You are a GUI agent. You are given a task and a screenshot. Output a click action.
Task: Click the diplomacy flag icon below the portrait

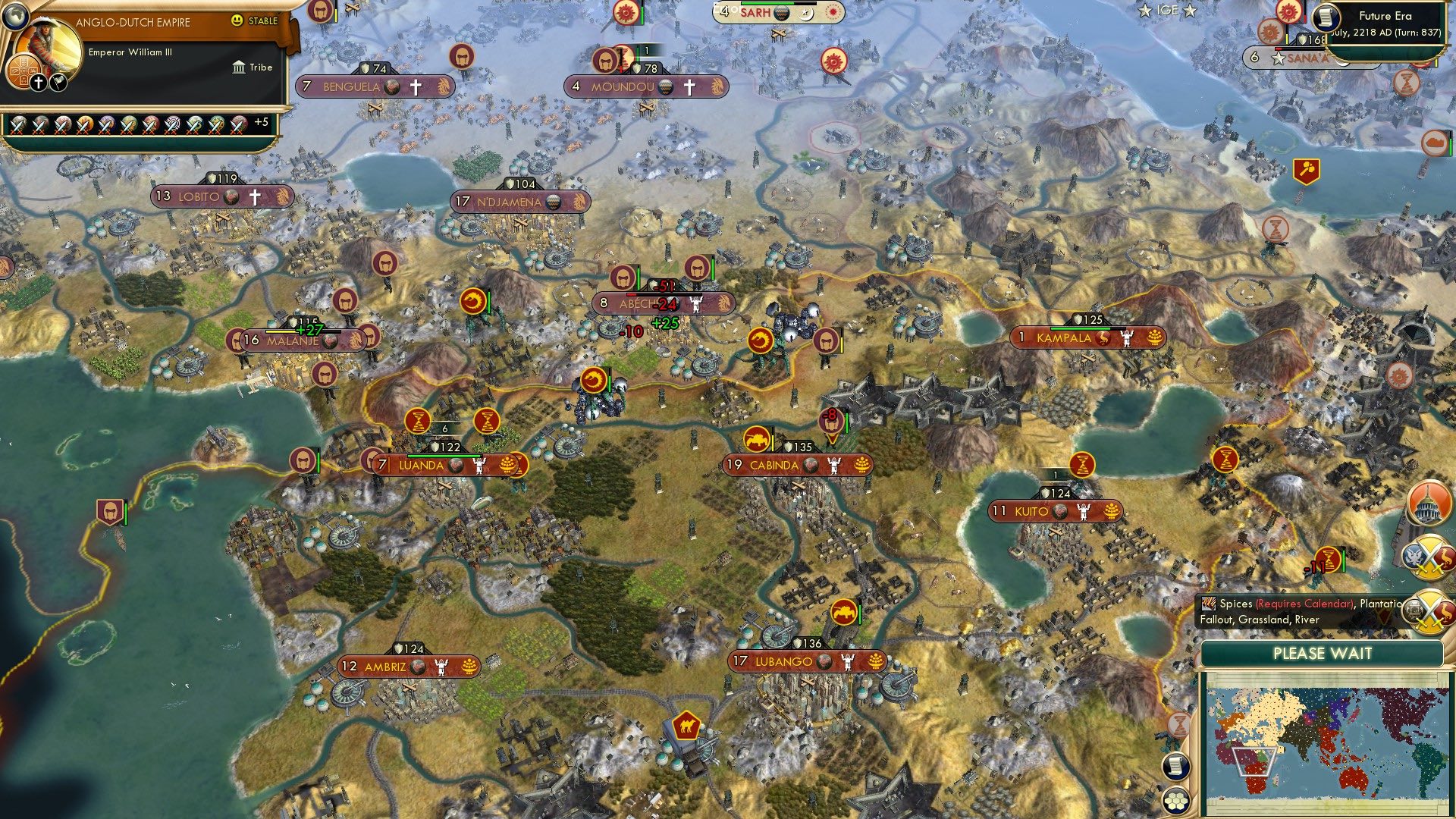(58, 83)
